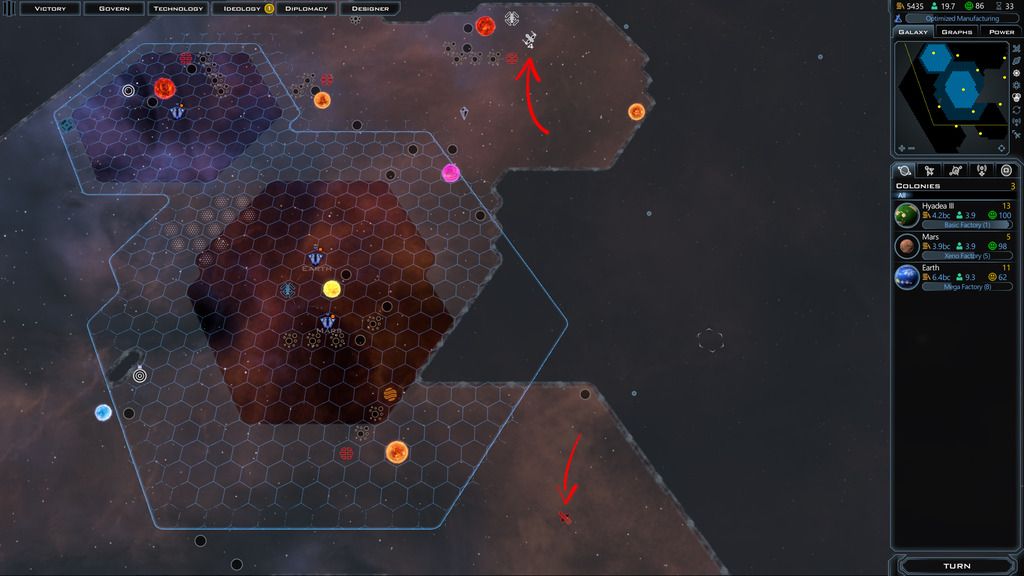Show the colonies list tab with planet icon
Screen dimensions: 1024x576
coord(905,170)
